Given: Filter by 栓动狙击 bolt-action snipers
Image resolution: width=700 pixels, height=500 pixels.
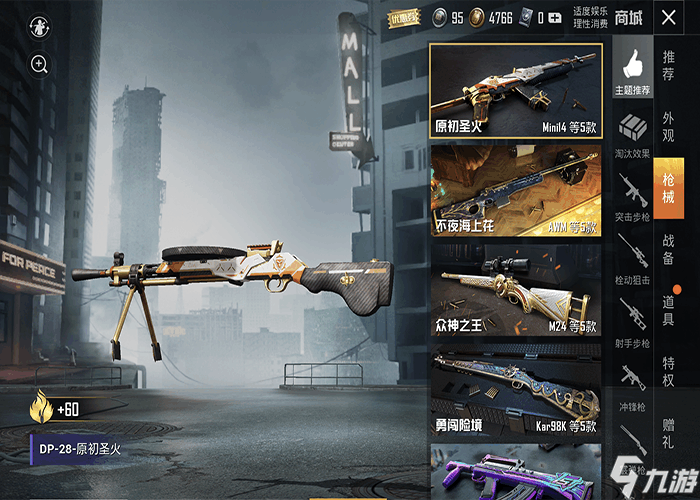Looking at the screenshot, I should (x=632, y=257).
